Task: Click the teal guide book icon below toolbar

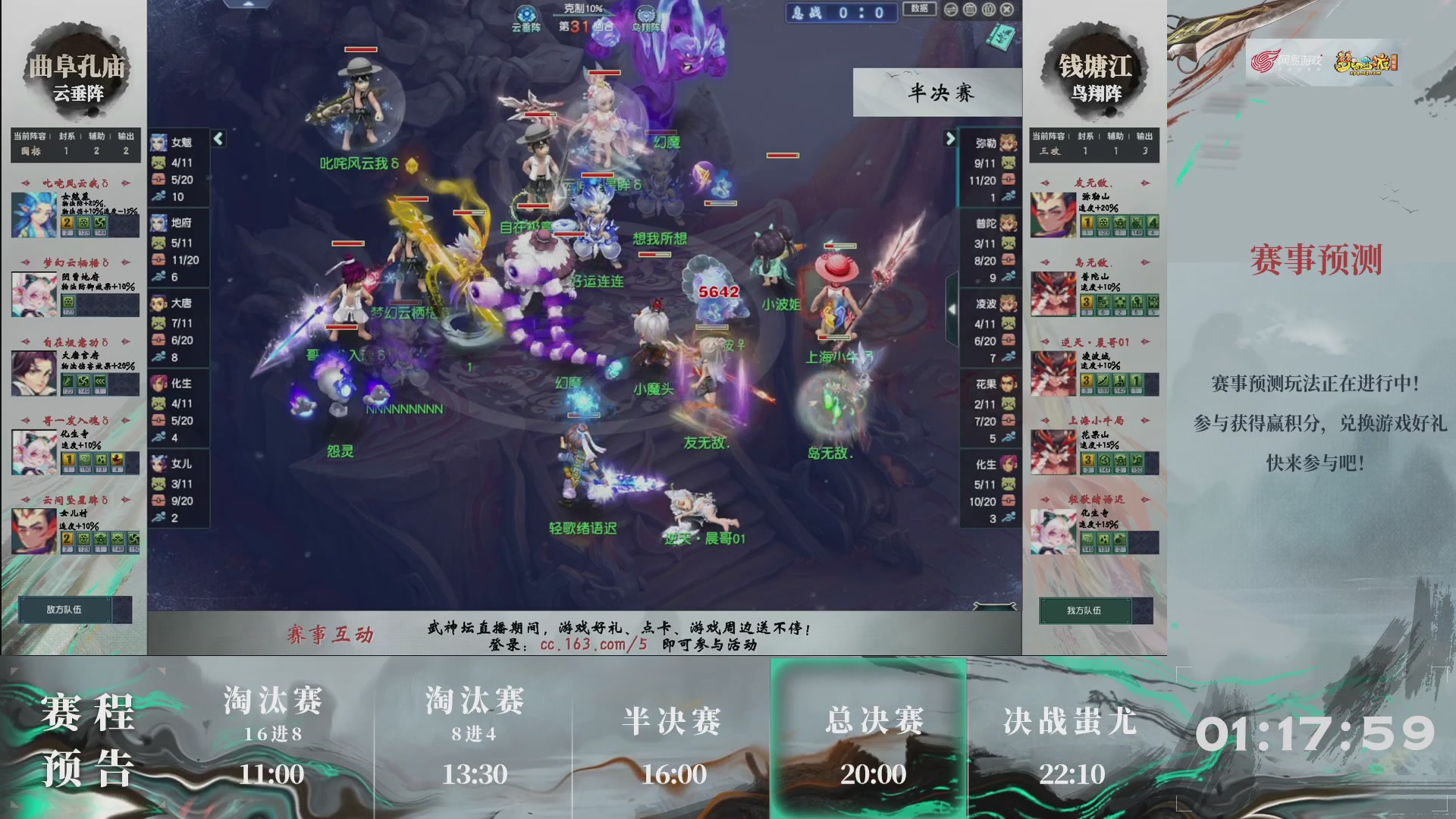Action: point(1001,38)
